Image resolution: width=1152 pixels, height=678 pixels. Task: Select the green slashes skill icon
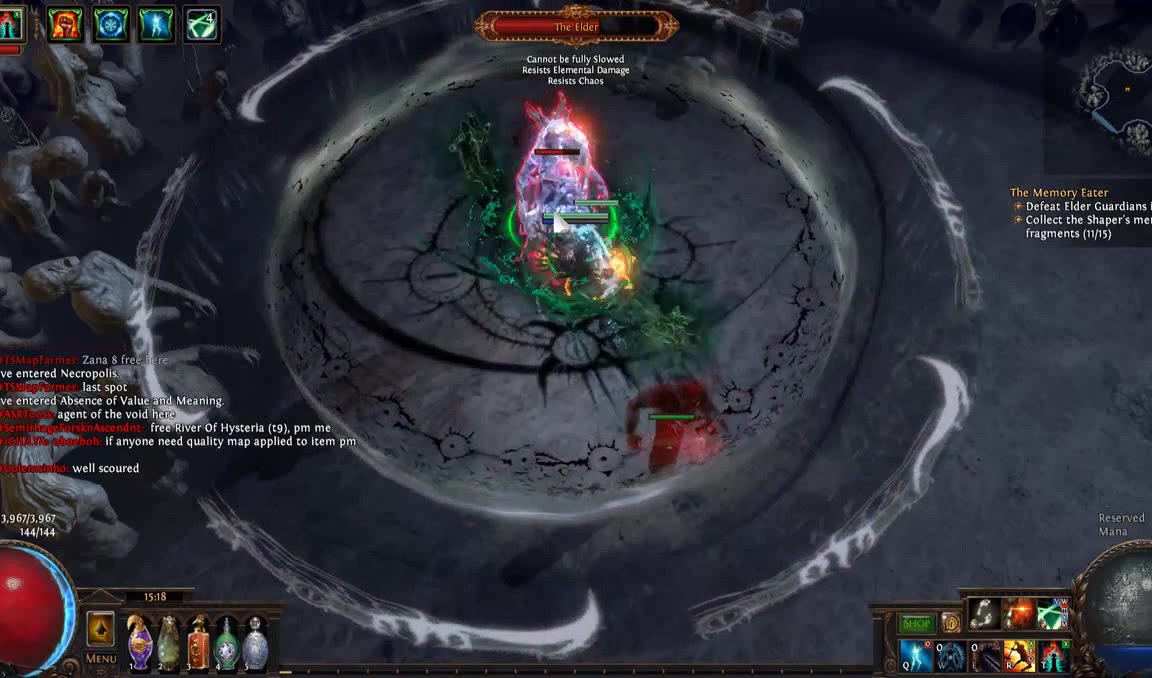(1053, 613)
